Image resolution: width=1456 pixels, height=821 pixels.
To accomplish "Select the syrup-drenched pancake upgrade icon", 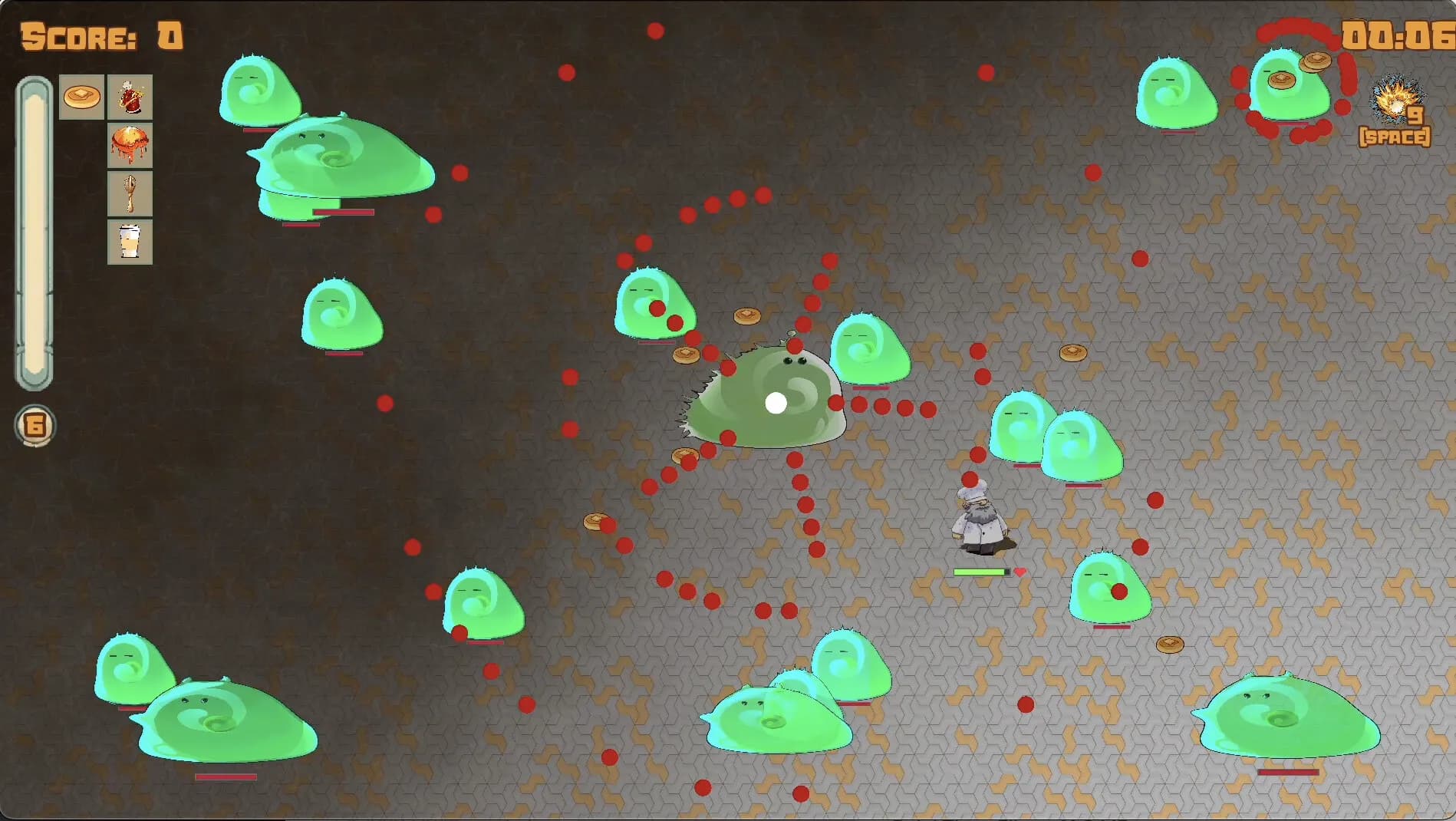I will [130, 144].
